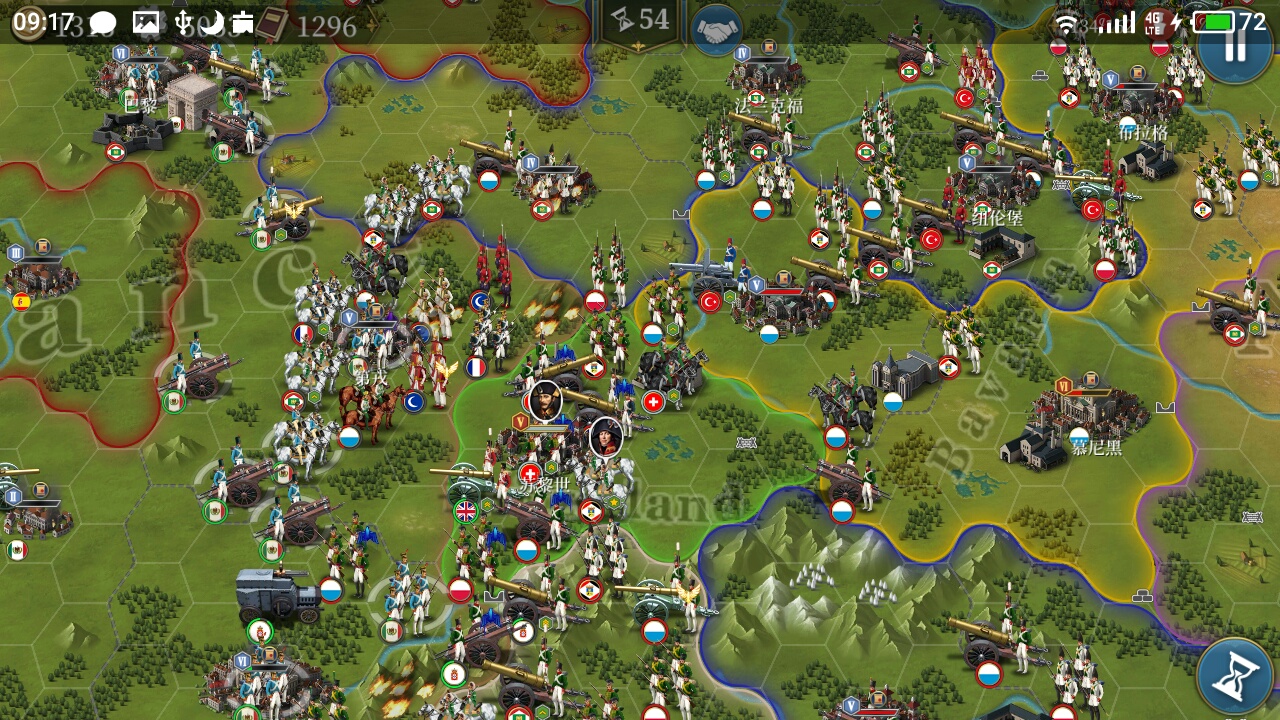Select the British Union Jack roundel near Zurich

(x=465, y=510)
